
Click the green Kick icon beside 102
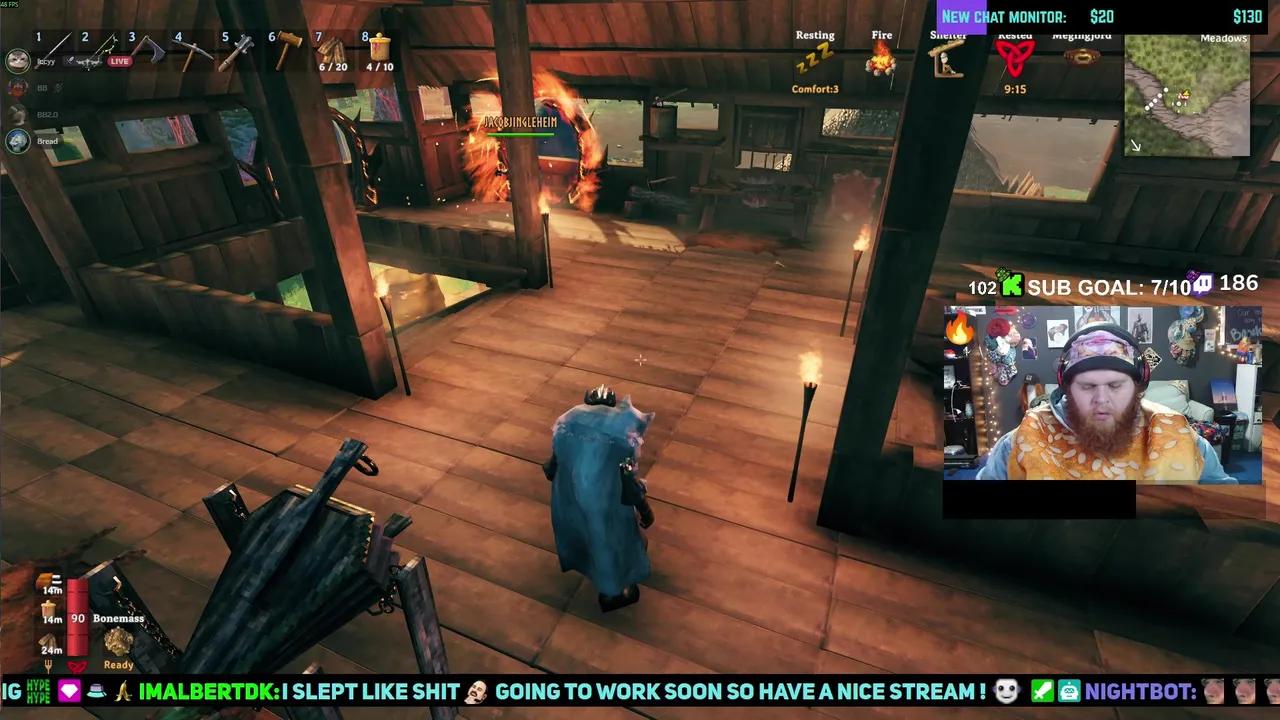(x=1014, y=286)
